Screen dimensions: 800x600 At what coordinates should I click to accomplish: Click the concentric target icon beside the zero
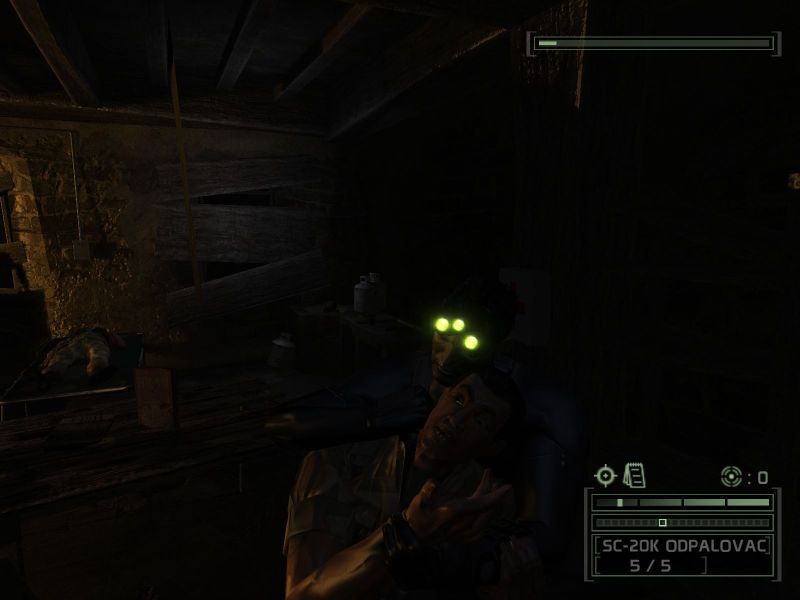tap(731, 477)
